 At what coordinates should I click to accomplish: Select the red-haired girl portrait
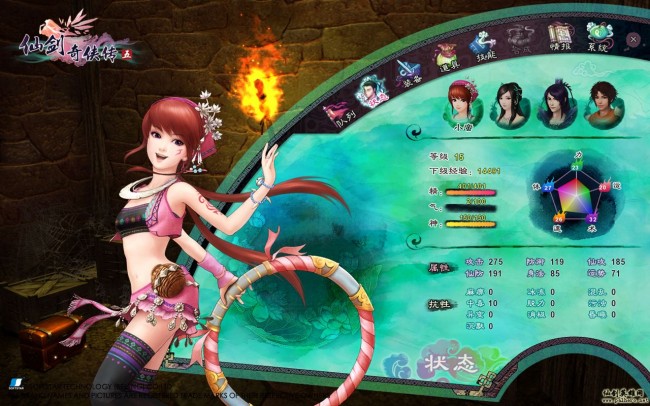pyautogui.click(x=462, y=99)
